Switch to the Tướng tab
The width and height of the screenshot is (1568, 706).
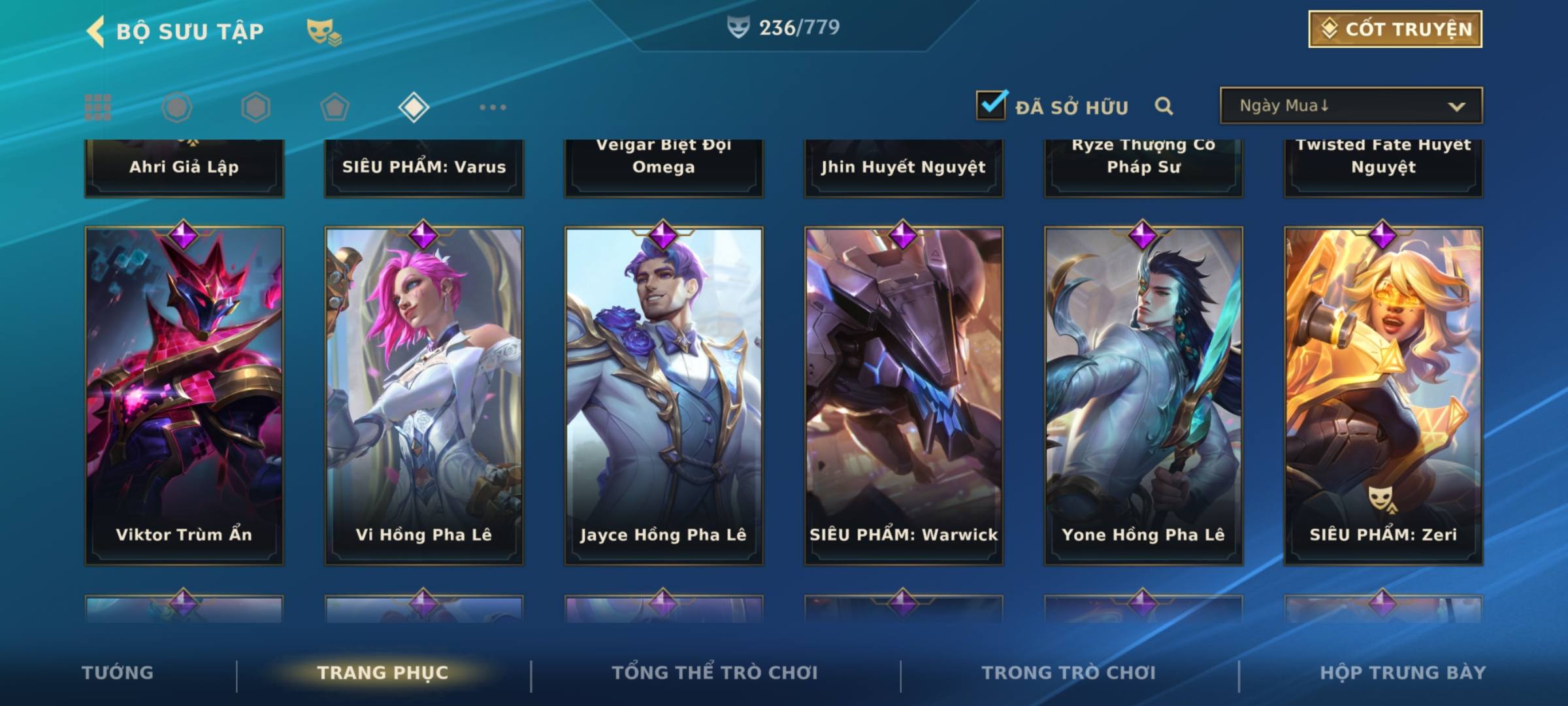click(118, 673)
